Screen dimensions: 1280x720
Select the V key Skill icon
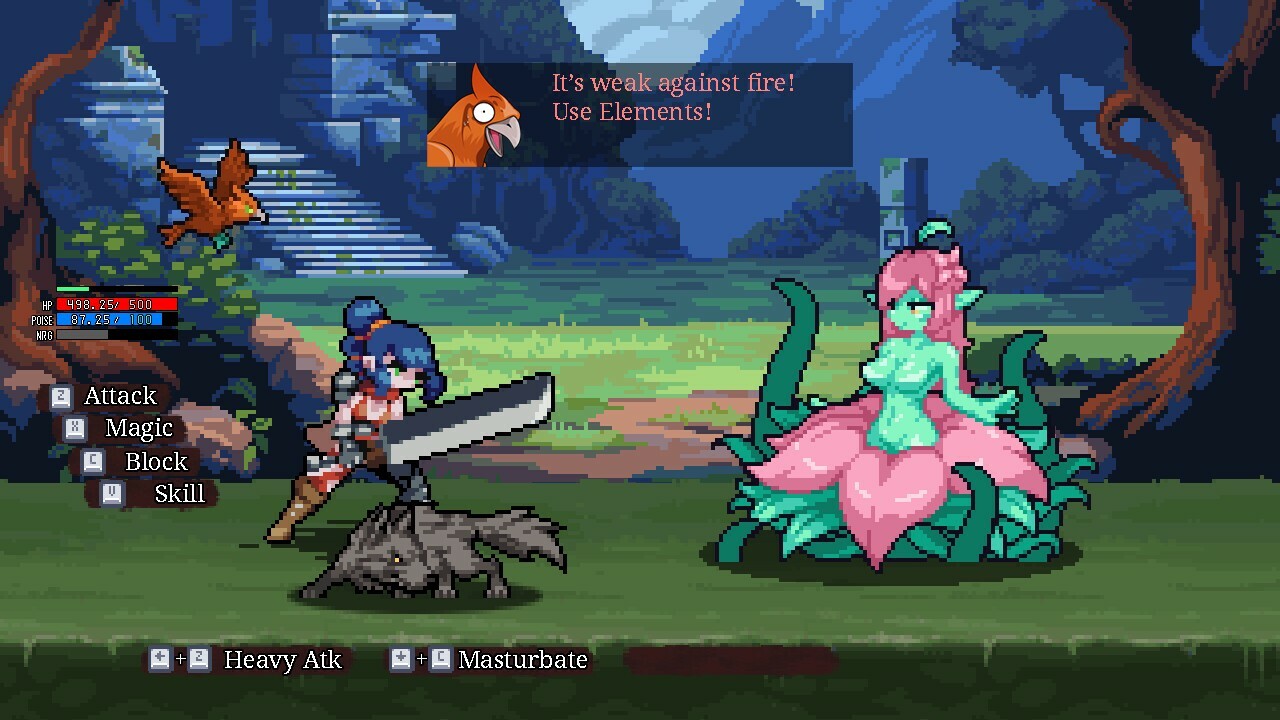click(x=113, y=493)
